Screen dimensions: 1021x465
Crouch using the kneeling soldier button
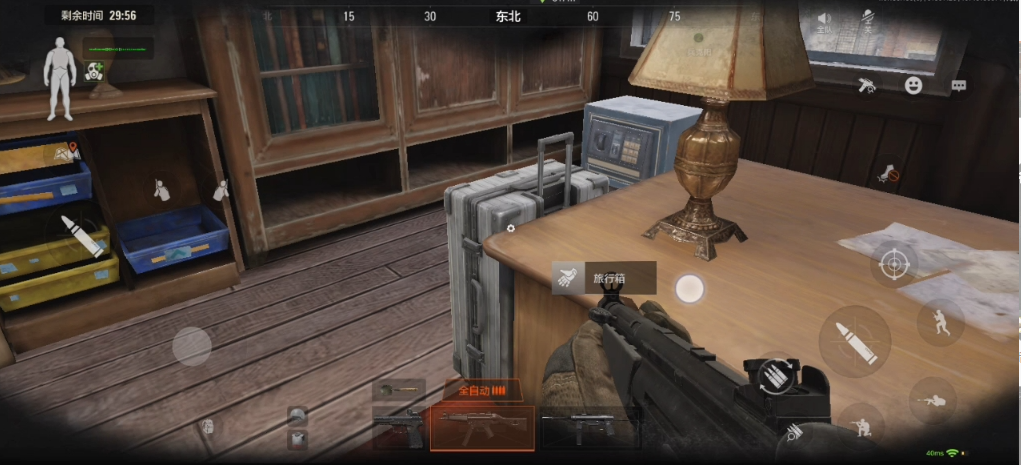[x=858, y=426]
